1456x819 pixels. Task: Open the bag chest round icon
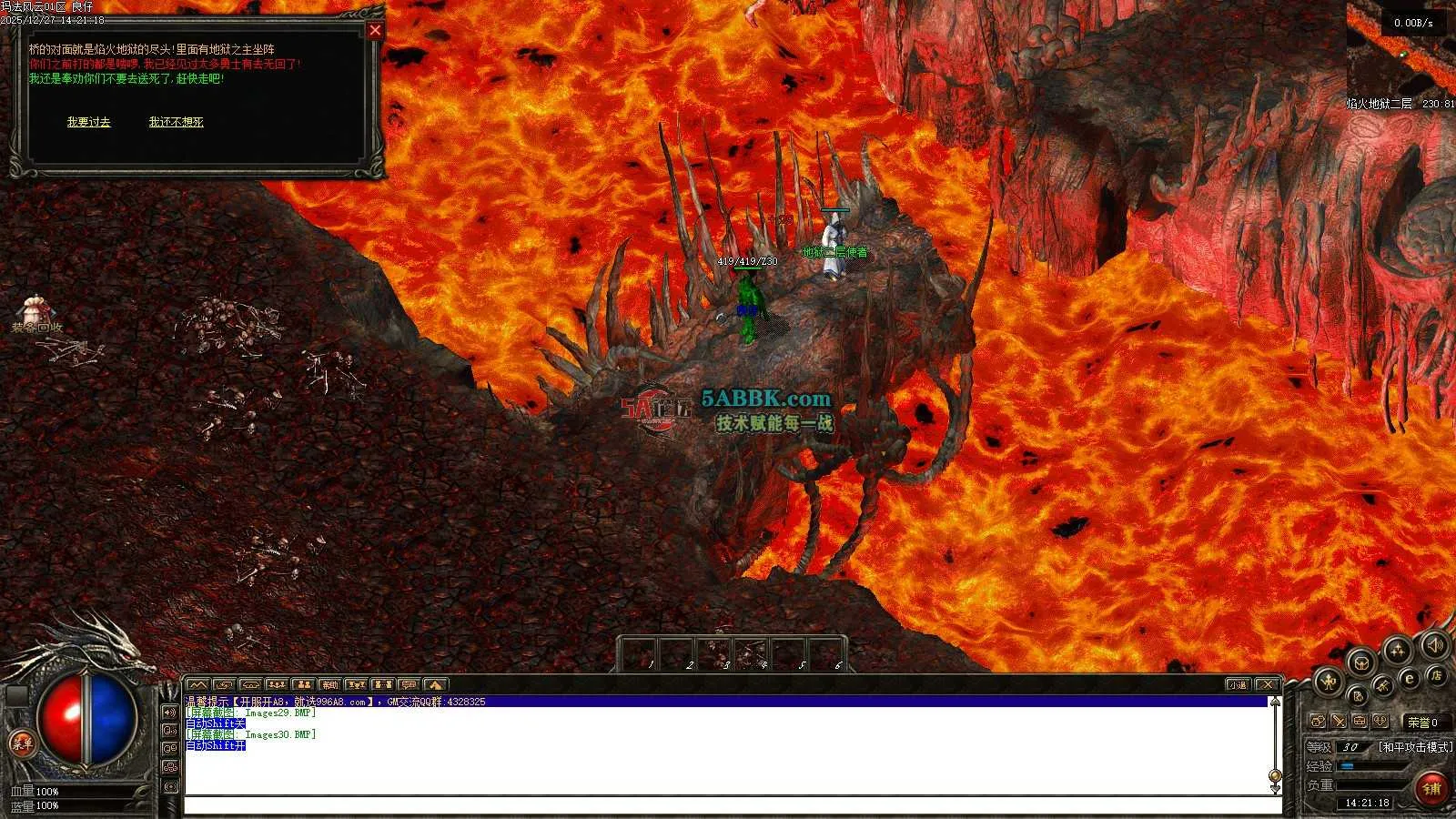coord(1361,662)
